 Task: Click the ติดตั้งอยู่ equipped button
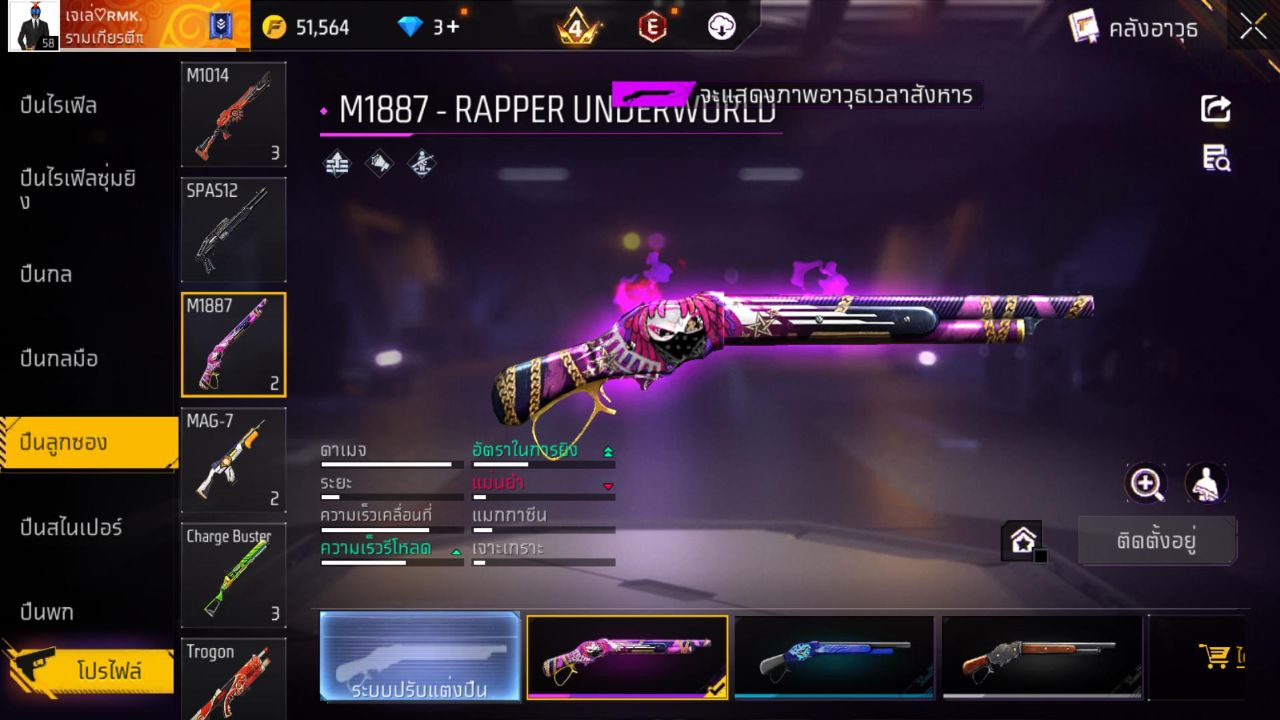pos(1157,540)
